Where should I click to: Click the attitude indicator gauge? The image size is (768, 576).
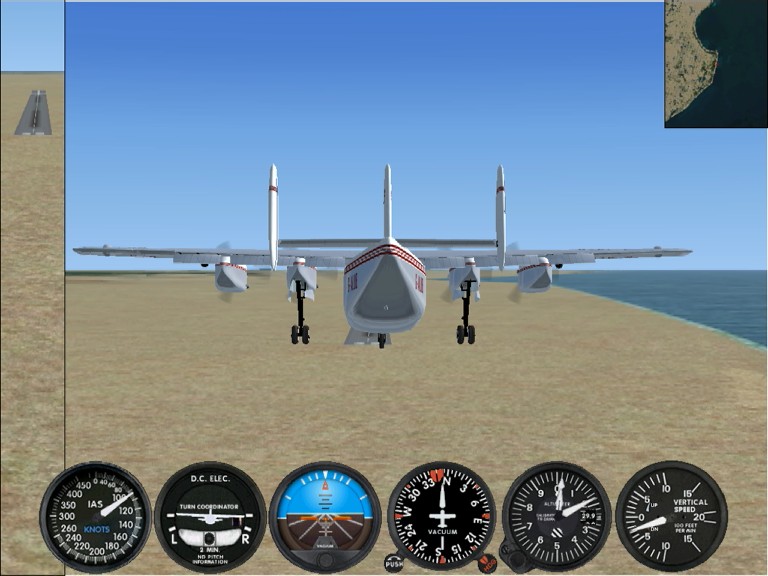click(x=325, y=516)
